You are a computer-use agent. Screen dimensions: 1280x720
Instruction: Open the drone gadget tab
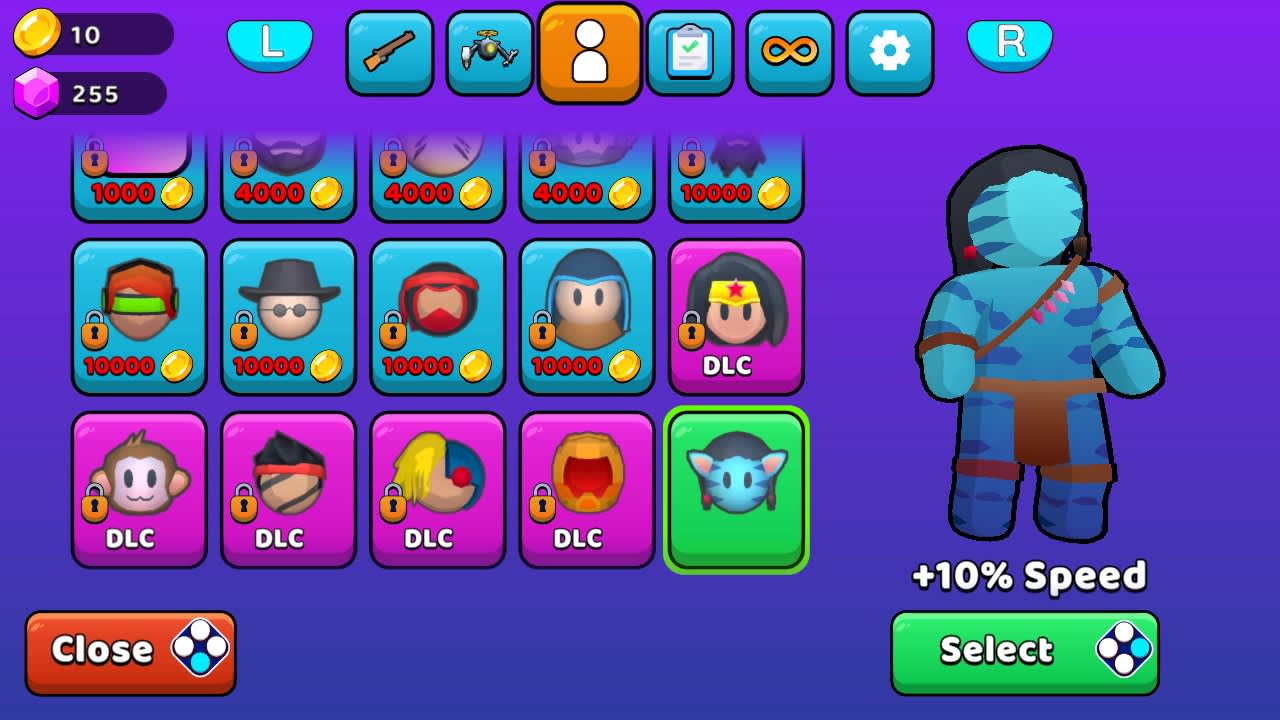(490, 52)
